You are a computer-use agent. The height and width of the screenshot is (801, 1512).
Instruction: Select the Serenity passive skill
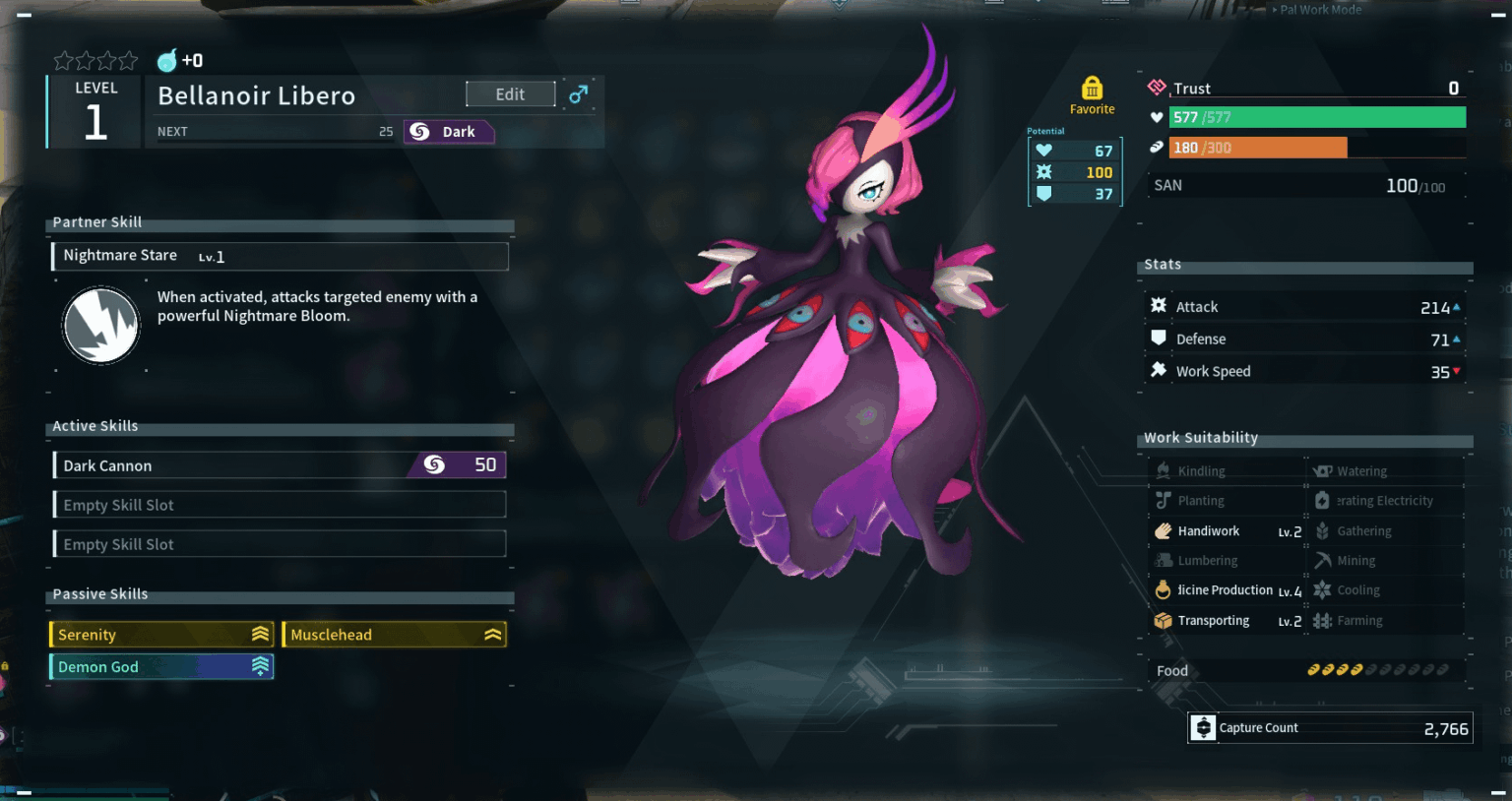coord(161,635)
